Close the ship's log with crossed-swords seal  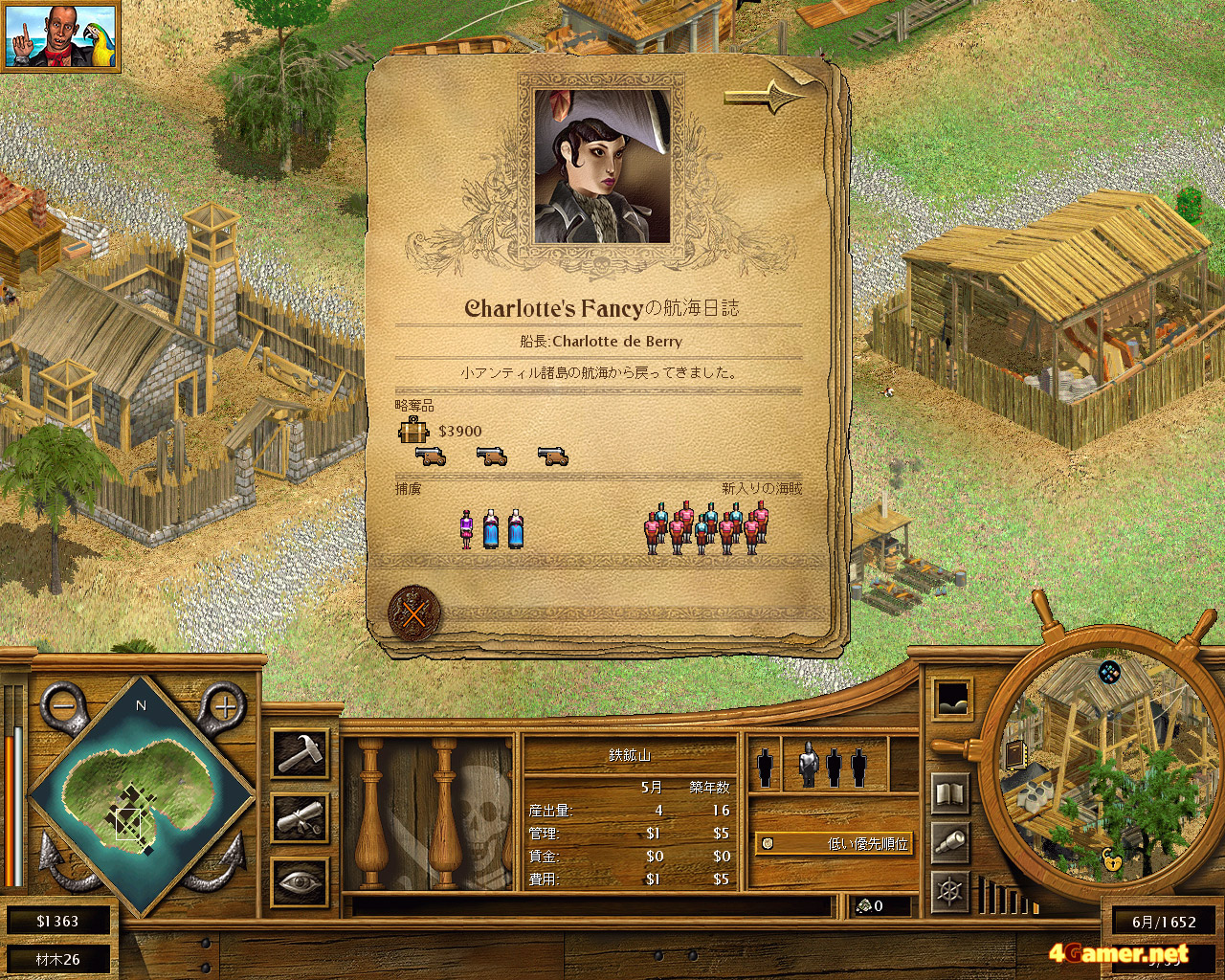click(x=414, y=612)
